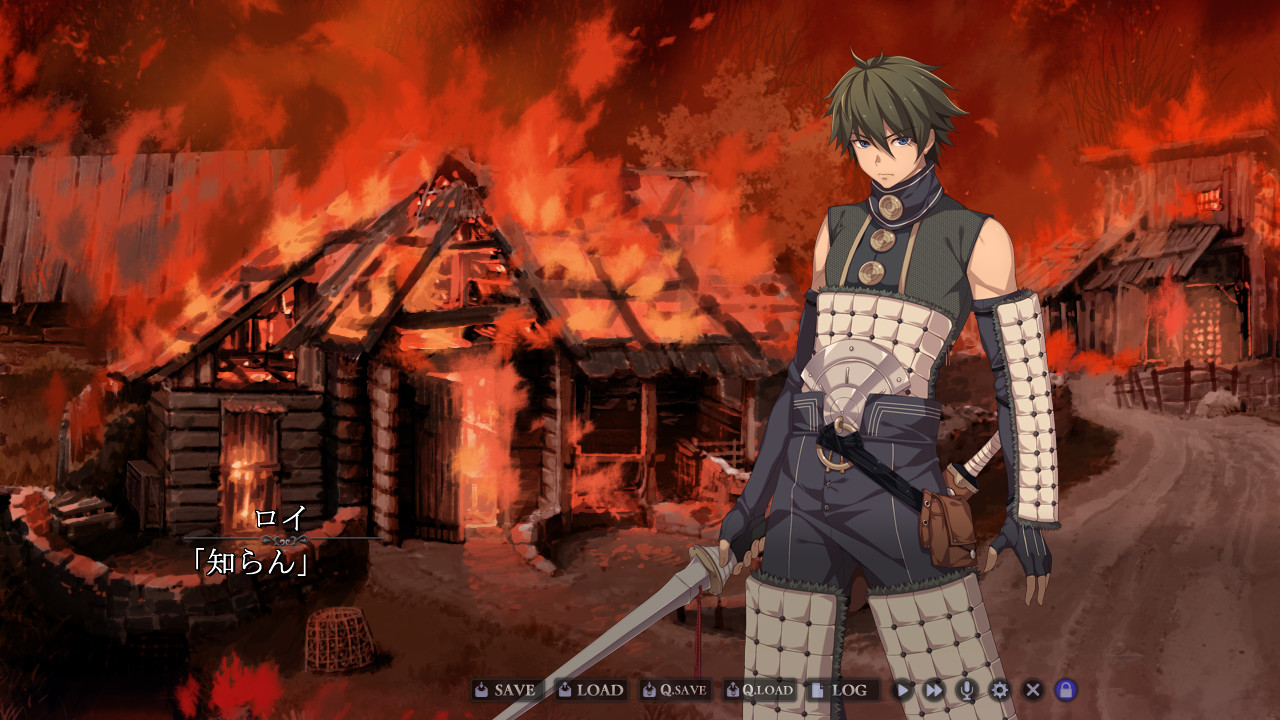The image size is (1280, 720).
Task: Open the SAVE menu
Action: pos(506,690)
